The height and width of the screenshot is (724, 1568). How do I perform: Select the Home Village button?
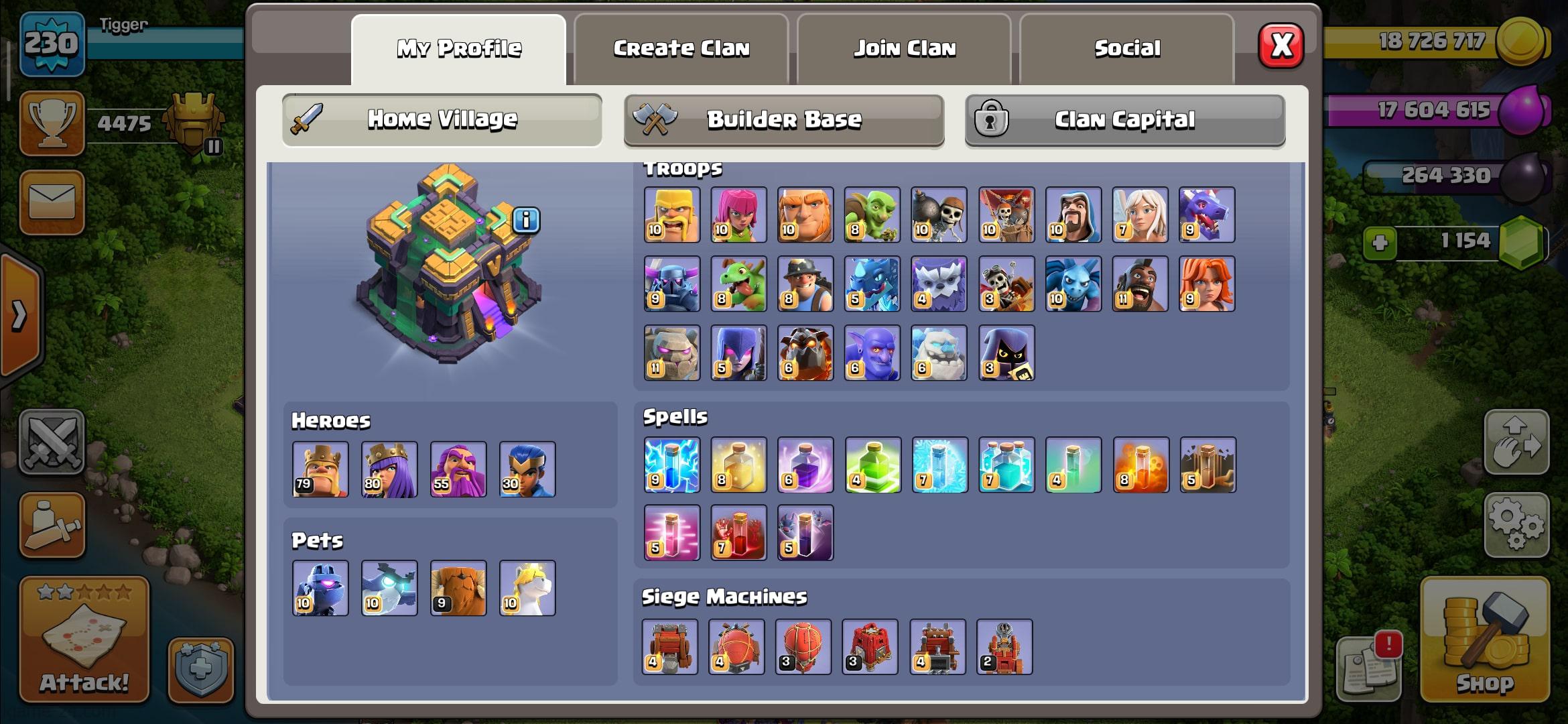coord(442,120)
